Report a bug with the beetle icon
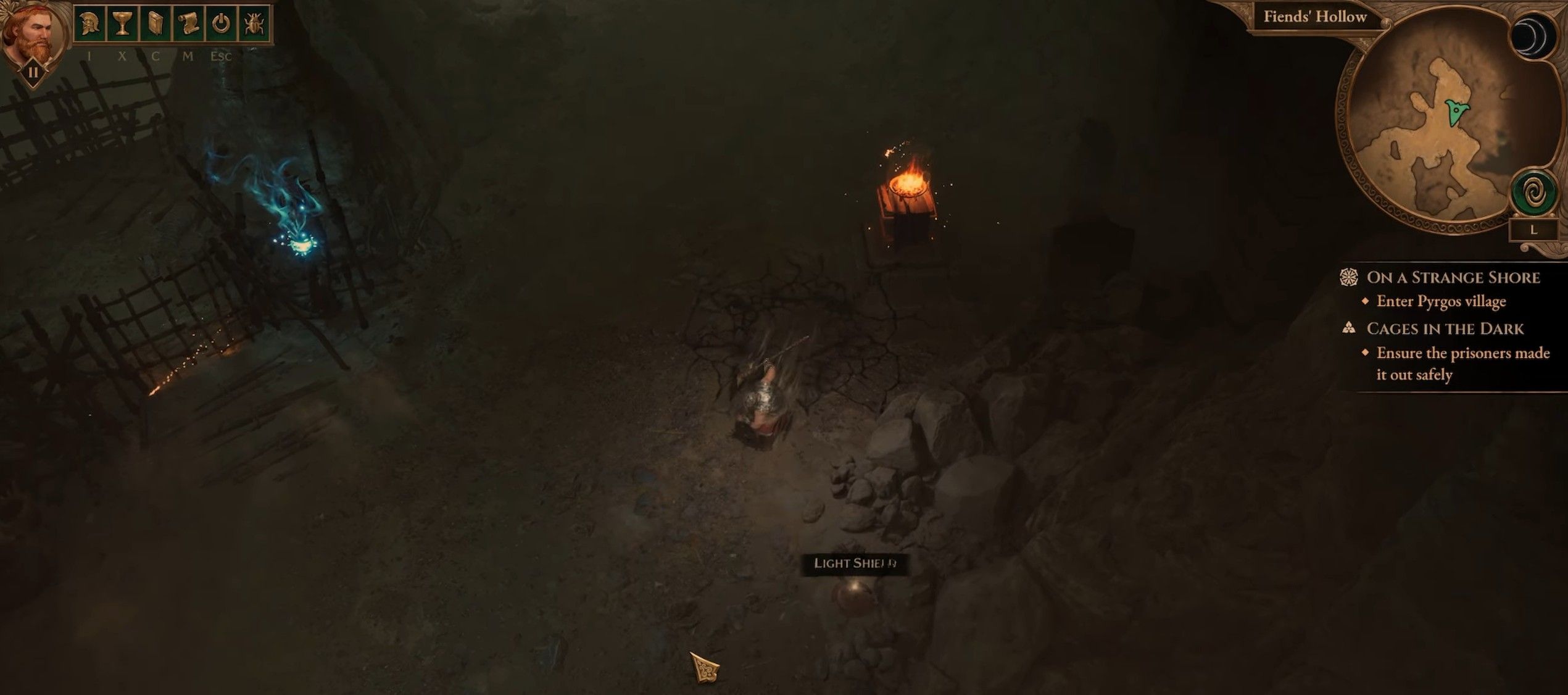 click(x=254, y=24)
